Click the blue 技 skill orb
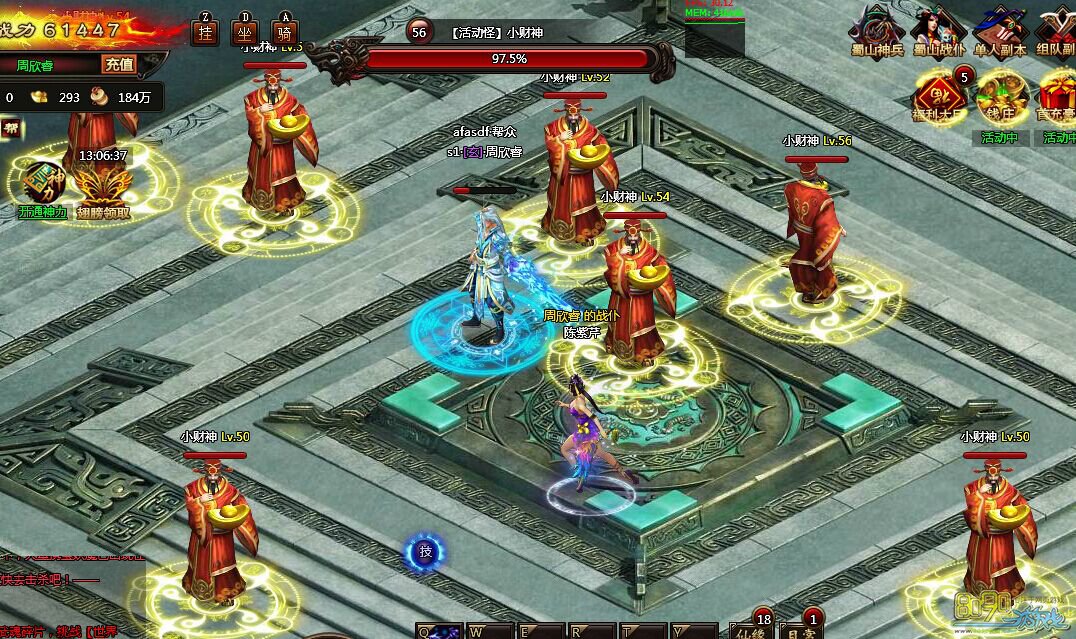The image size is (1076, 639). 425,551
